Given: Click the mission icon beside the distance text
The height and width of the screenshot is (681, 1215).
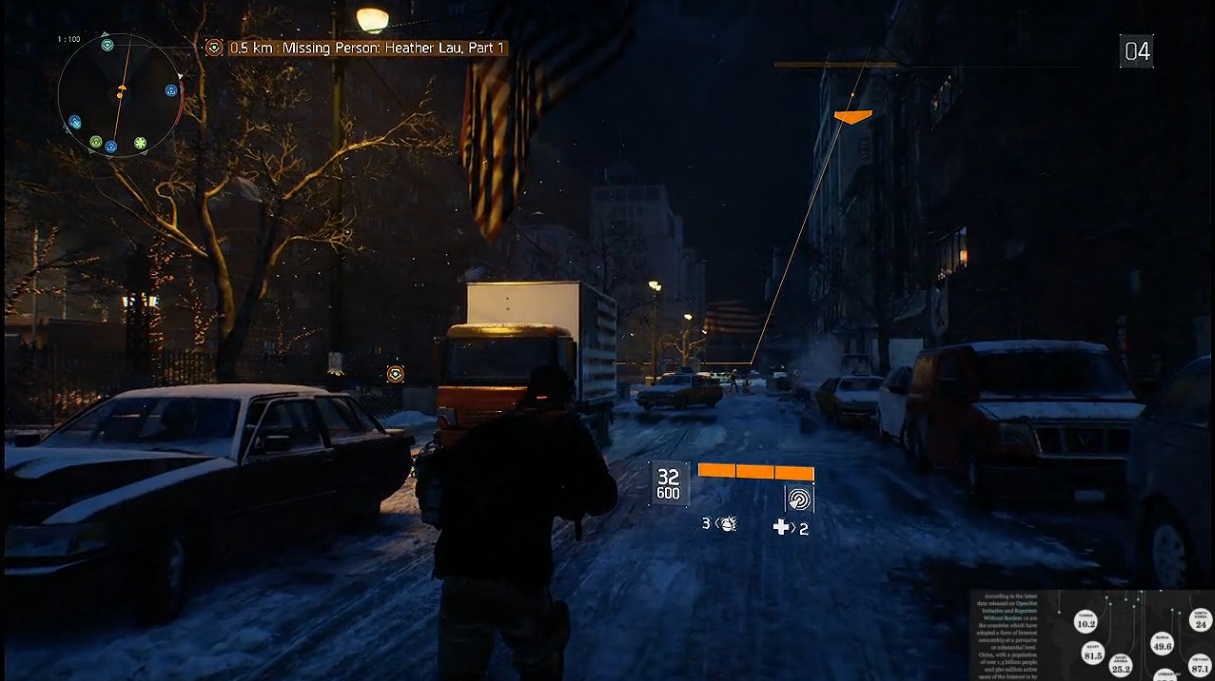Looking at the screenshot, I should [214, 48].
